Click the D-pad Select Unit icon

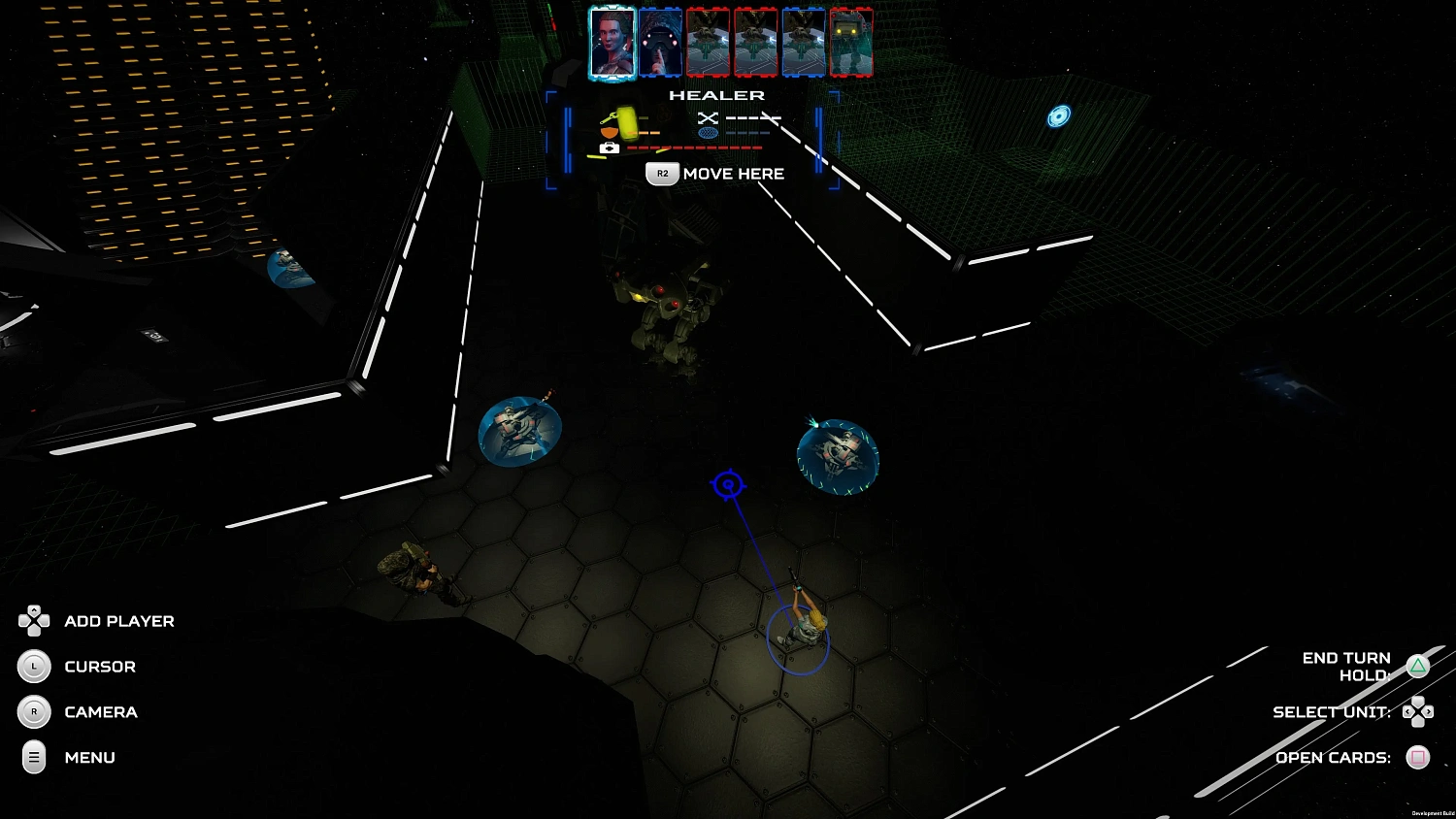click(x=1419, y=712)
